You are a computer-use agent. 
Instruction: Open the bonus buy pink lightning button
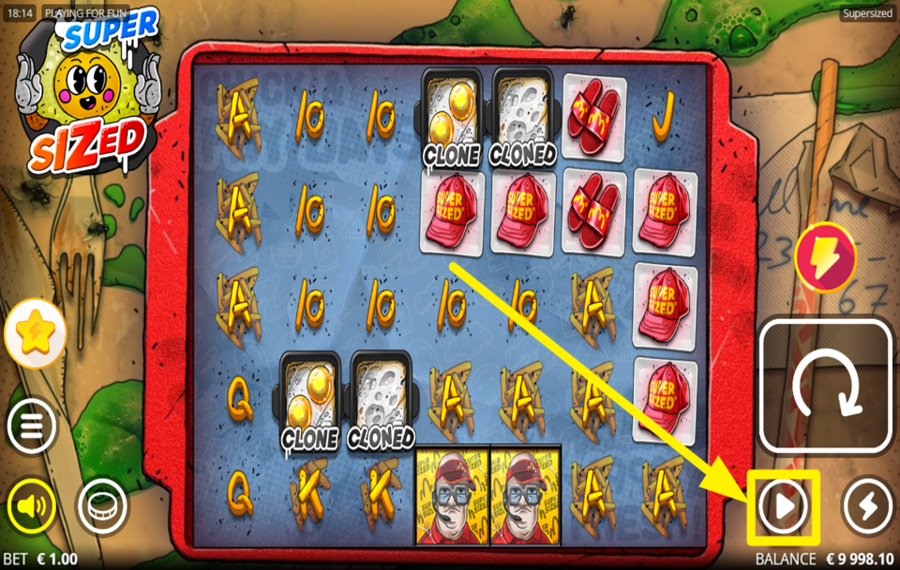click(825, 256)
